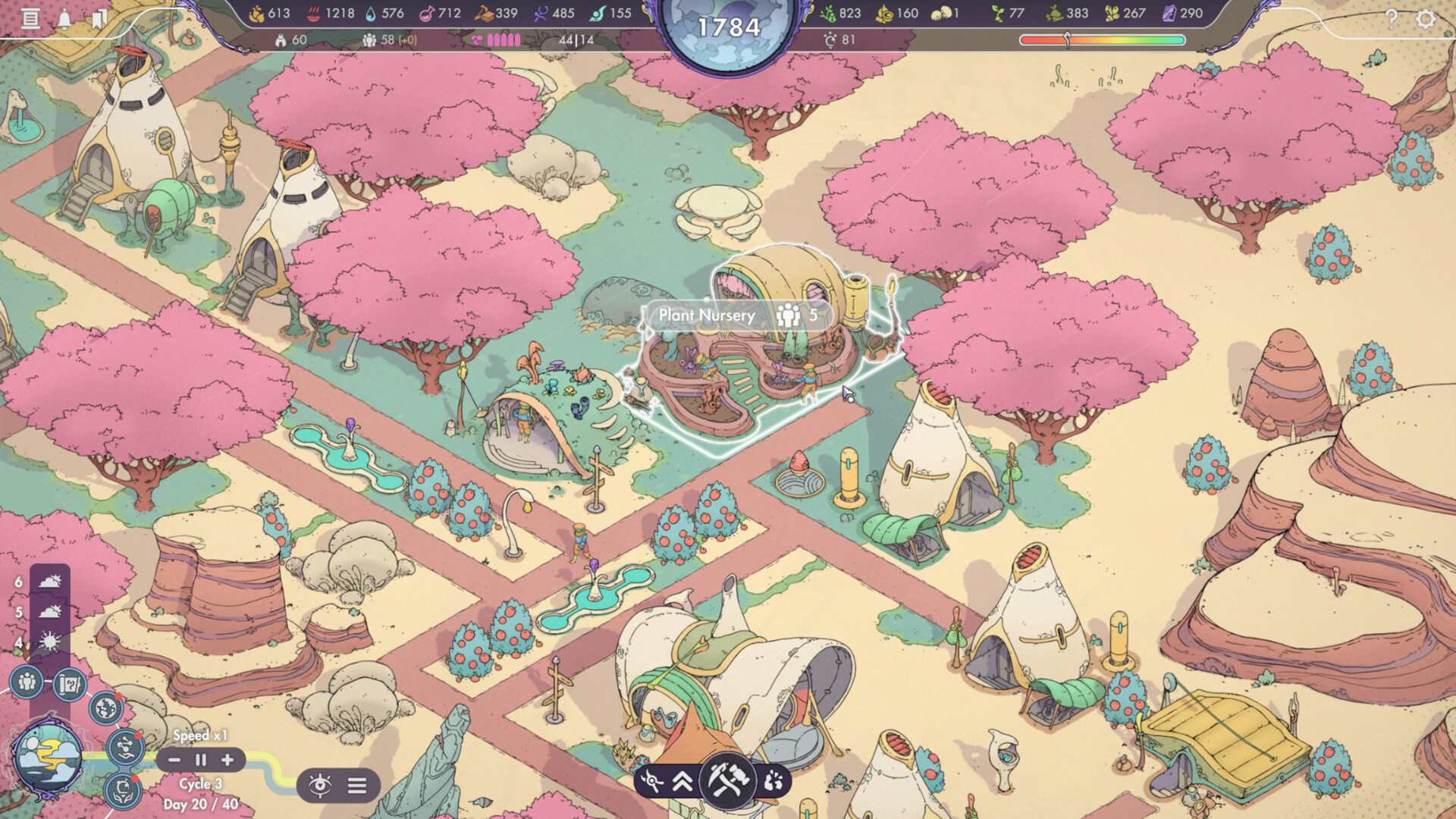Image resolution: width=1456 pixels, height=819 pixels.
Task: Open the world globe icon with red dot
Action: click(x=107, y=708)
